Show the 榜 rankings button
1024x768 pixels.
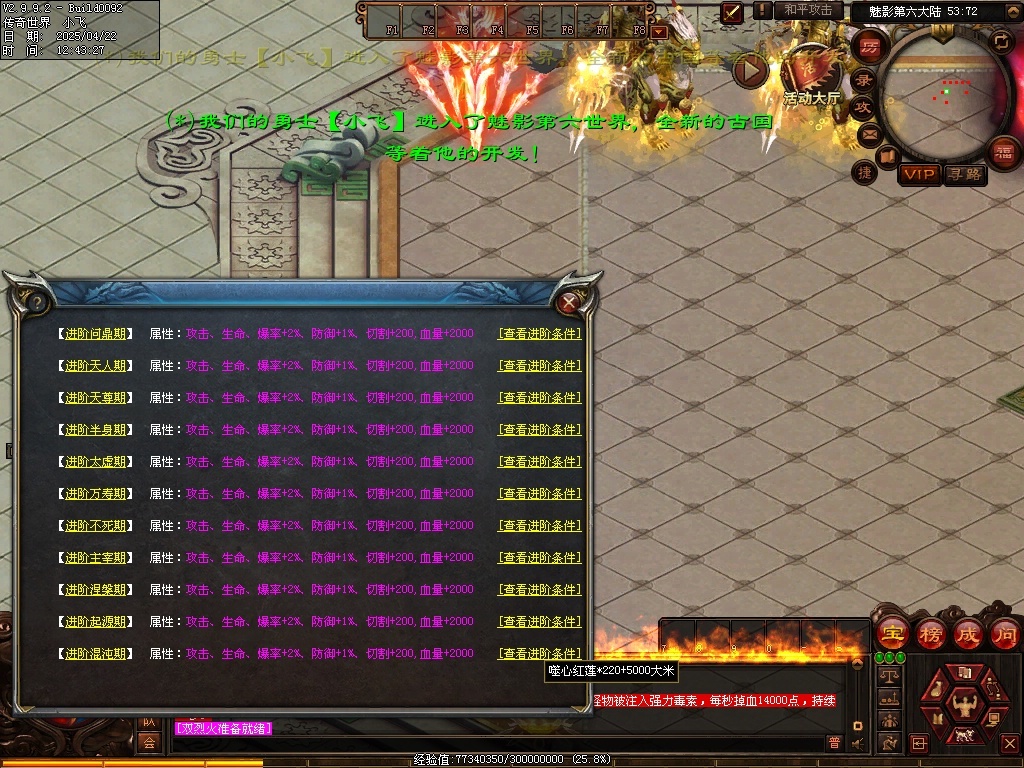(930, 634)
